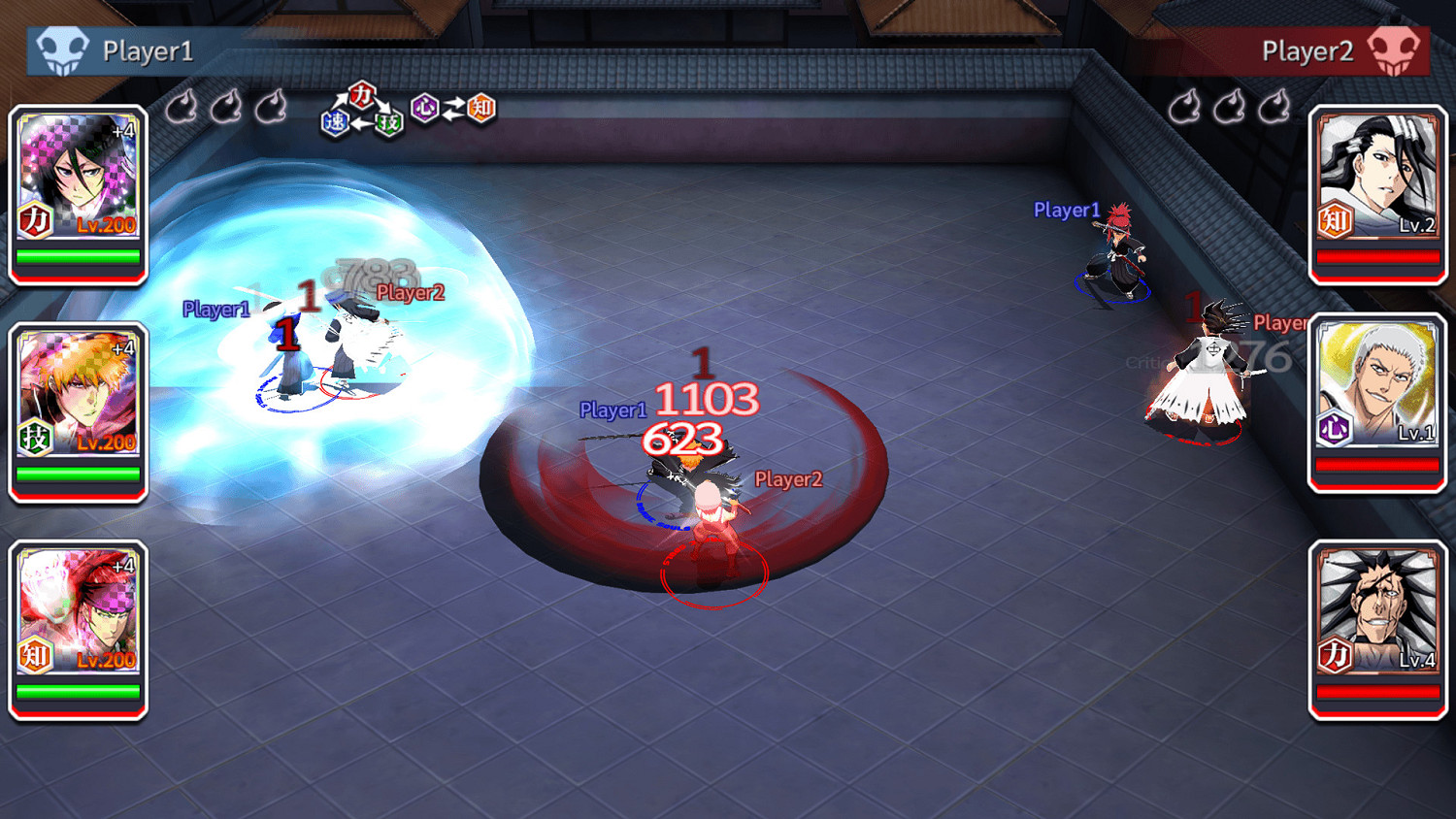Select the green Technique attribute icon
The image size is (1456, 819).
coord(388,121)
